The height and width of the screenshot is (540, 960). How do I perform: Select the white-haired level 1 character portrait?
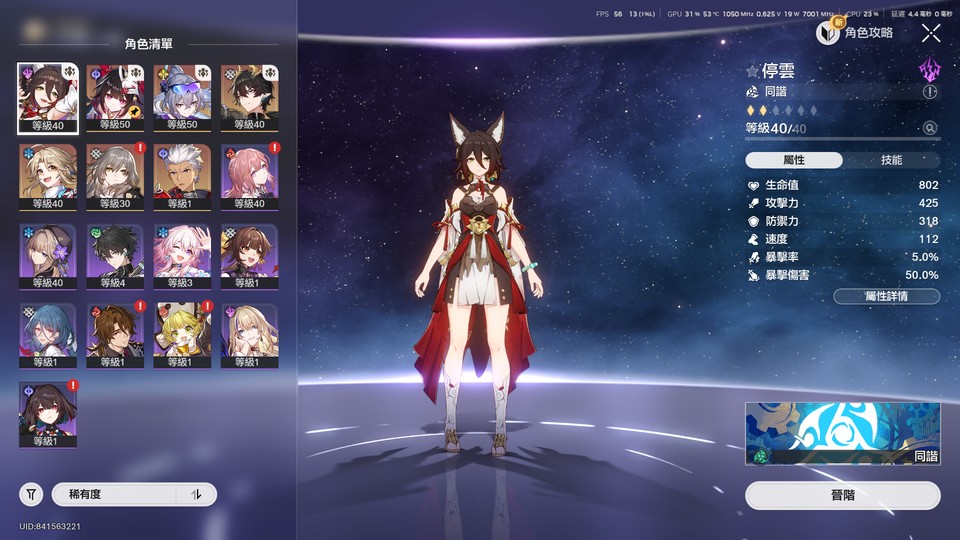coord(182,177)
